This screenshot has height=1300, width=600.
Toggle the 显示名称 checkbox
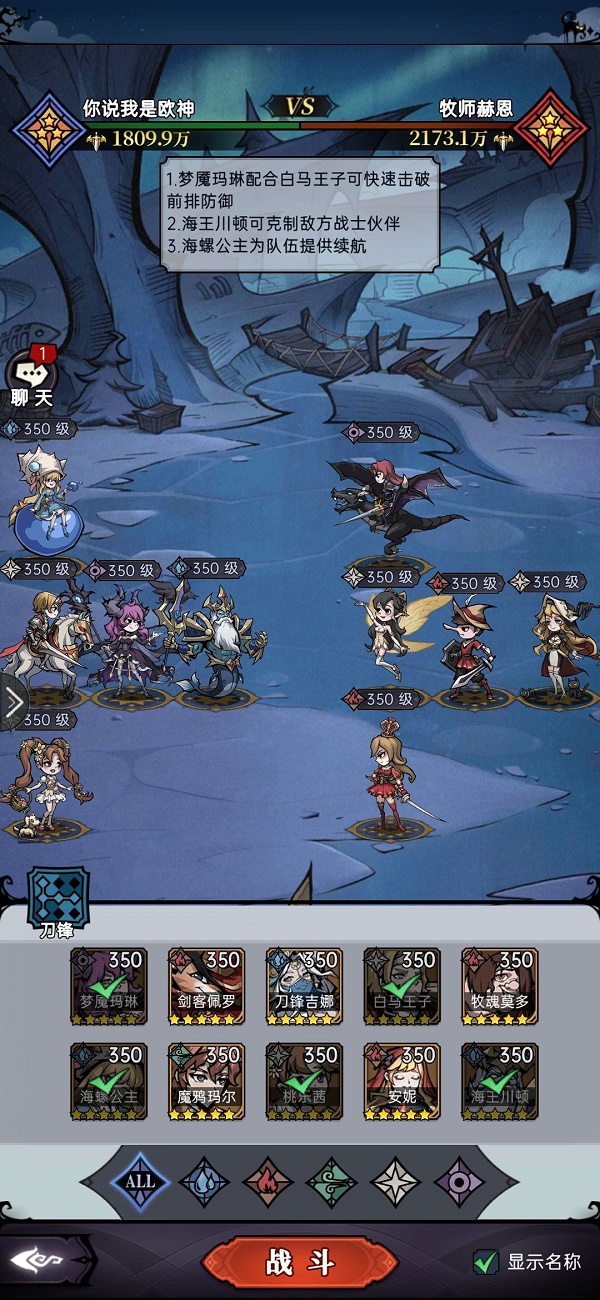[486, 1261]
